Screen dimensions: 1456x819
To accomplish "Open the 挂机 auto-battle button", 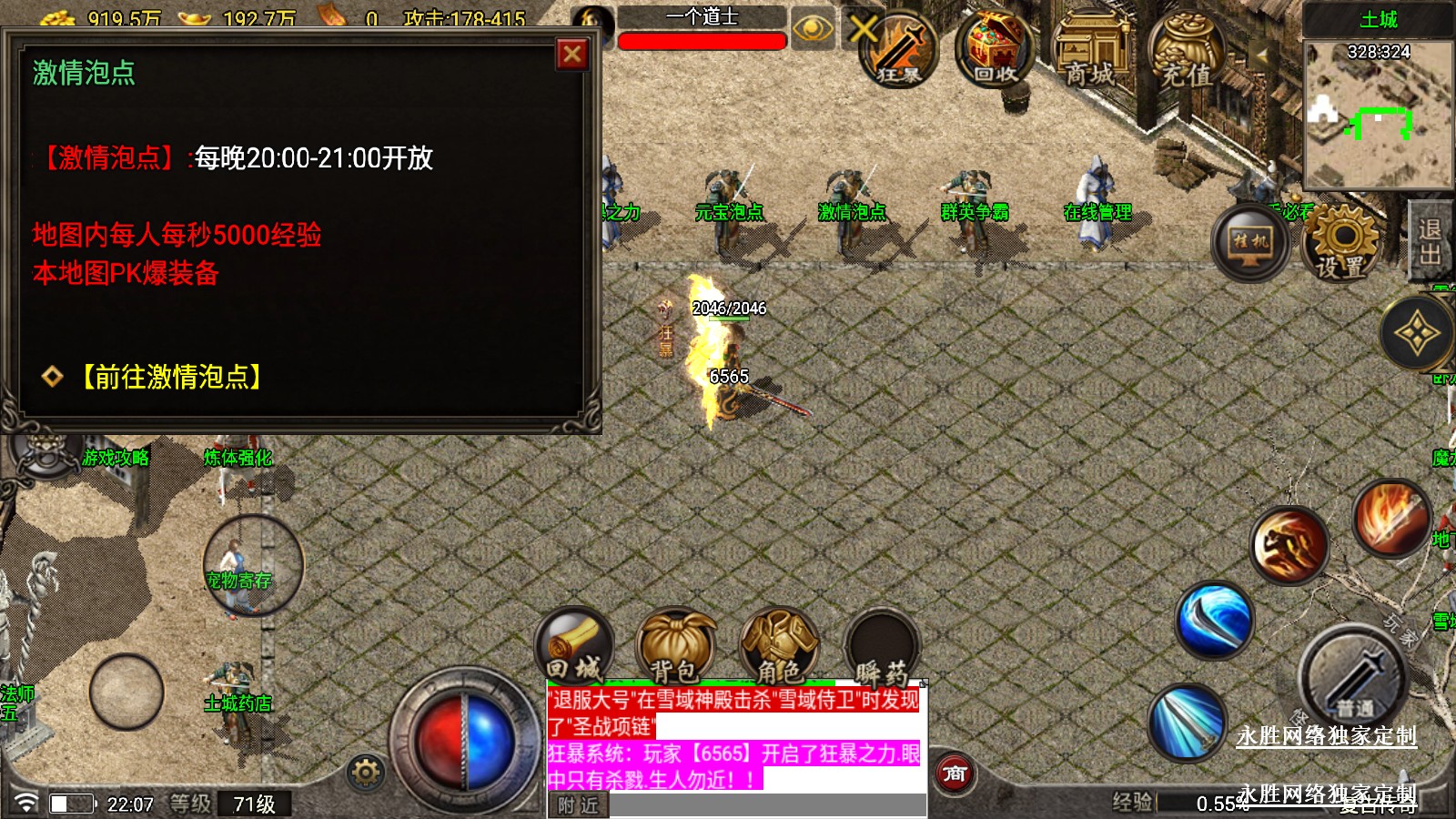I will 1250,242.
